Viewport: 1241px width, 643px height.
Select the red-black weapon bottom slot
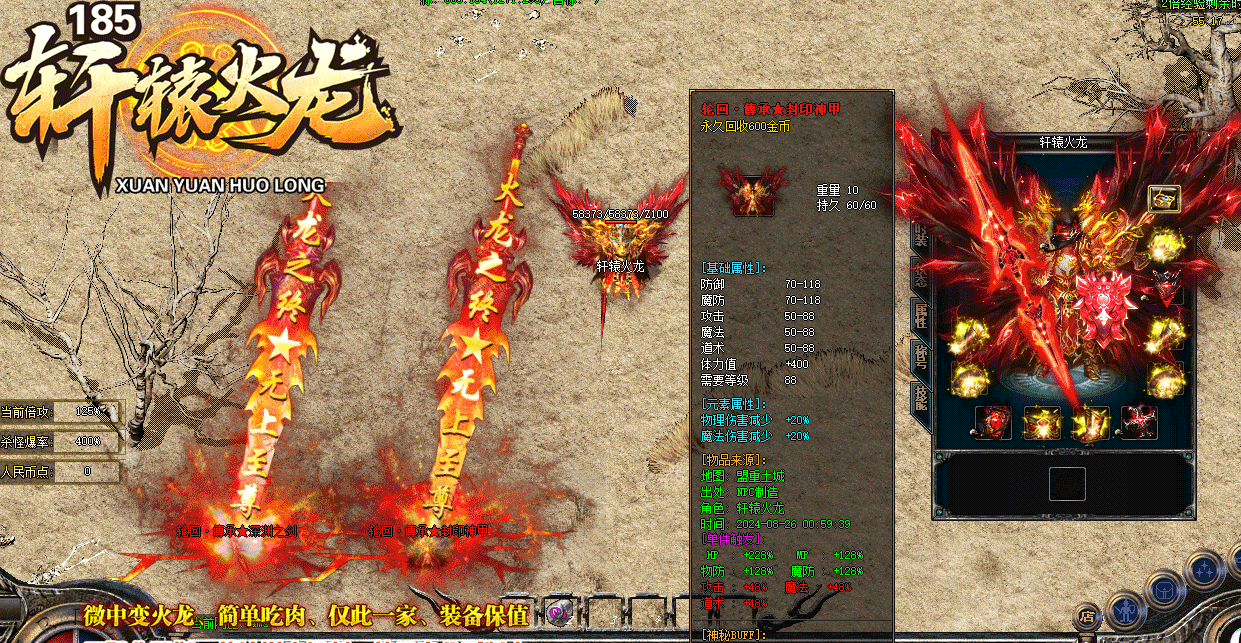[x=1139, y=422]
